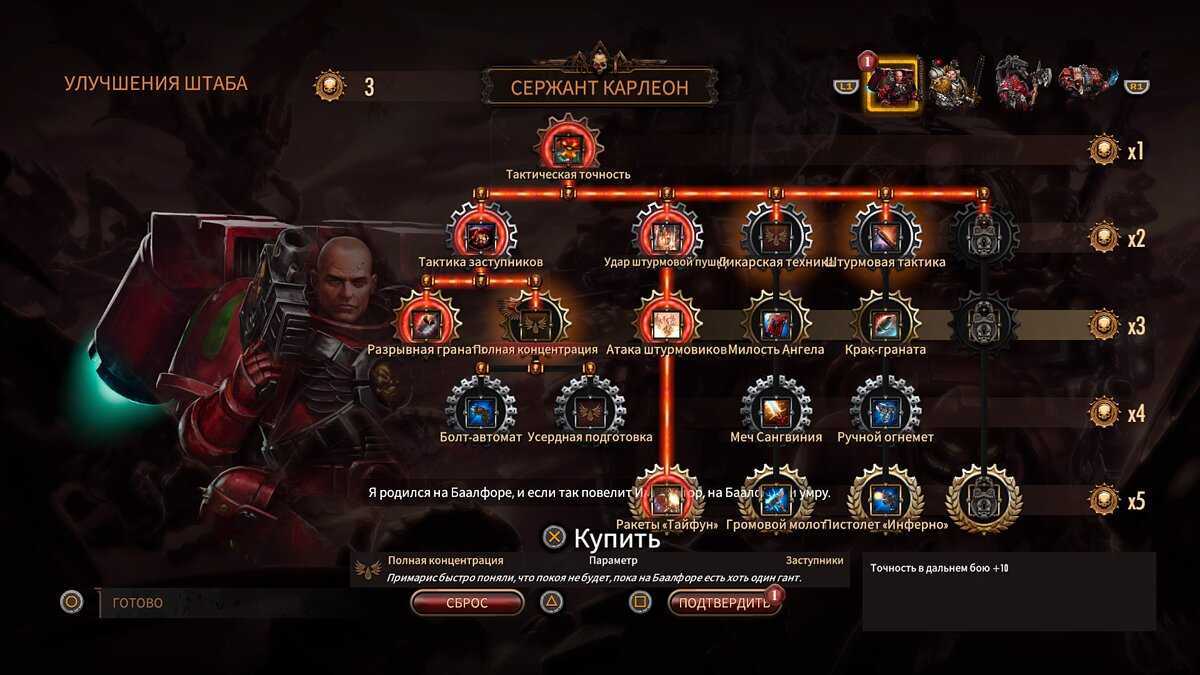Select the Удар штурмовой пушки skill

[x=666, y=236]
